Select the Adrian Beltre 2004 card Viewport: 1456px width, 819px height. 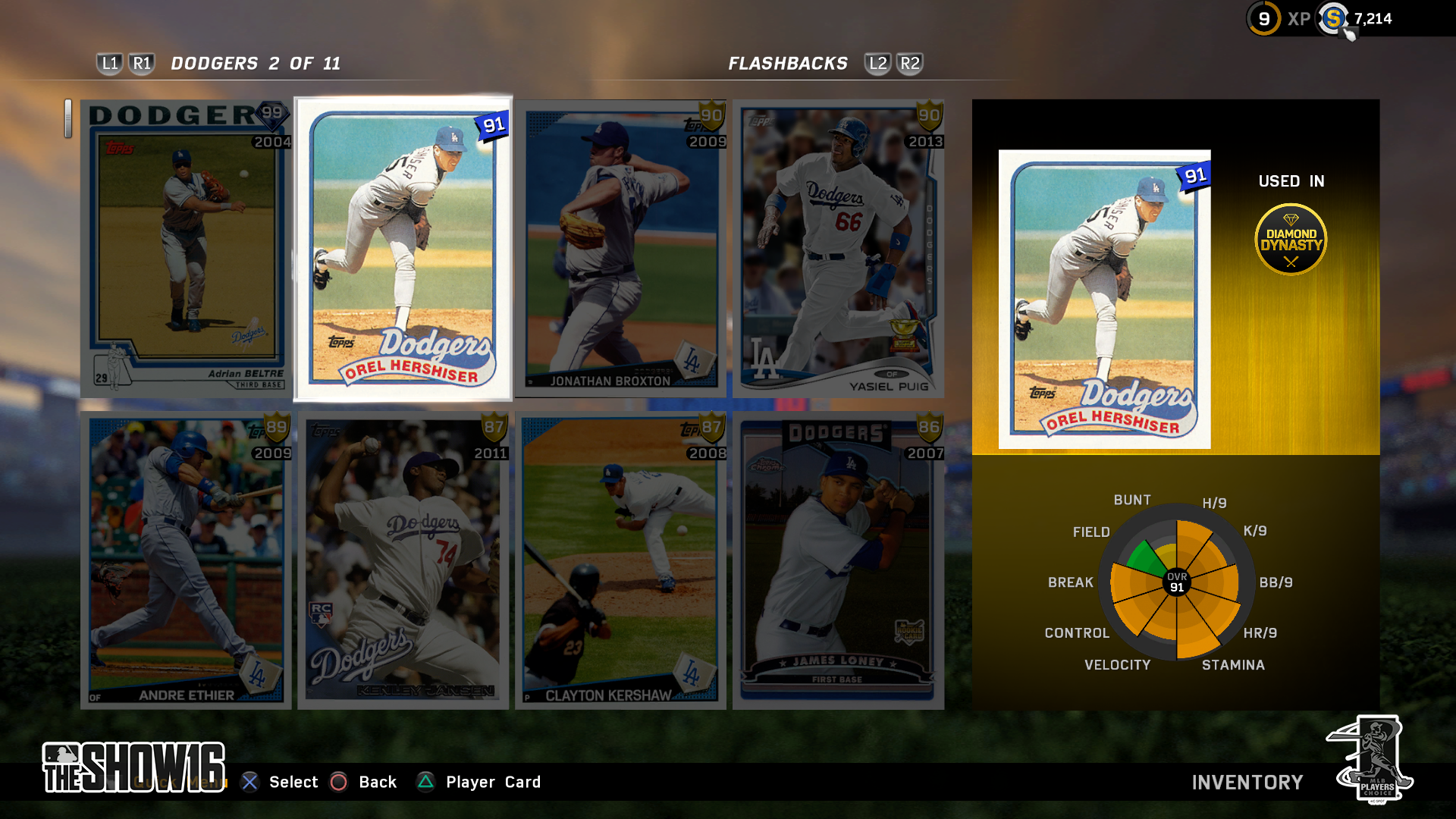pos(187,249)
